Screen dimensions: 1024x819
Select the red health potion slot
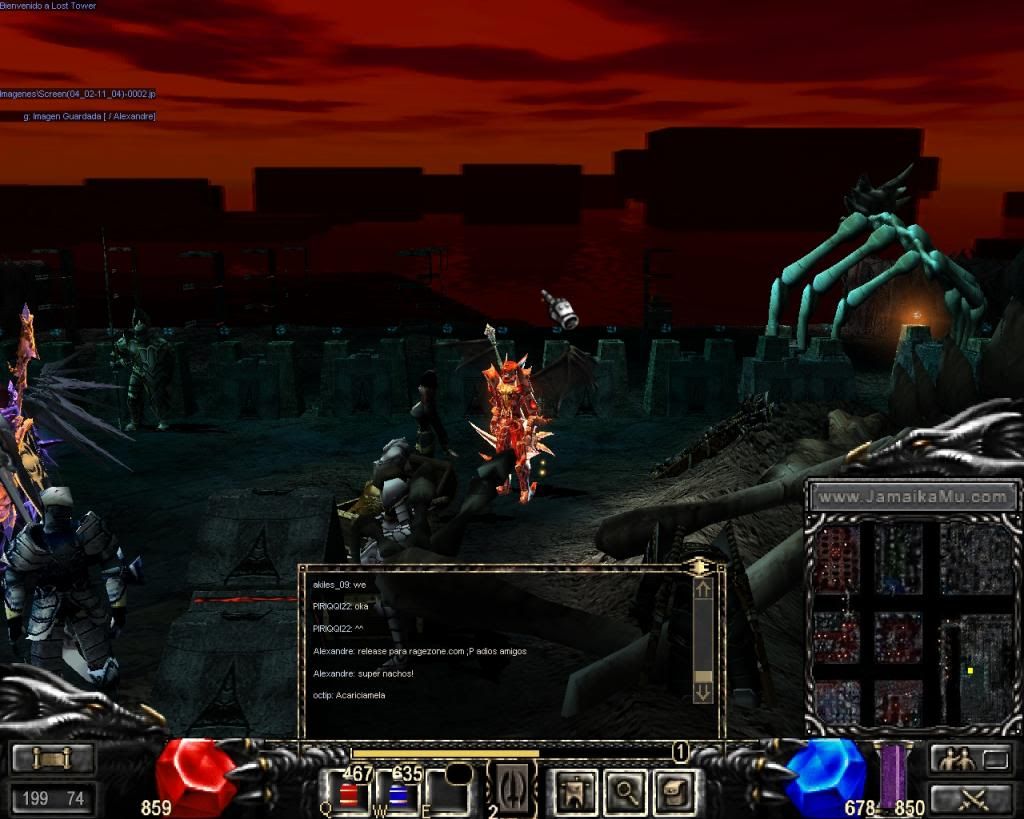(349, 795)
